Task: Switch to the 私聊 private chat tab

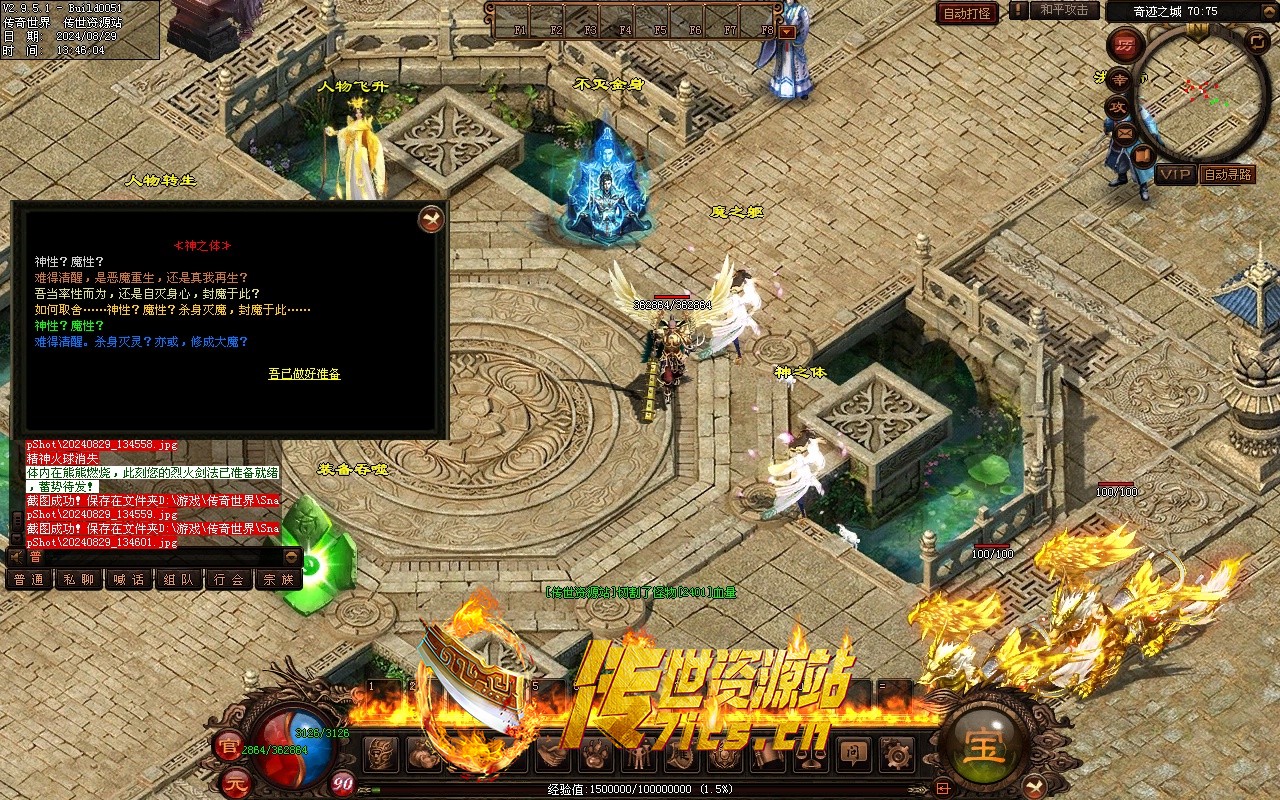Action: [x=79, y=579]
